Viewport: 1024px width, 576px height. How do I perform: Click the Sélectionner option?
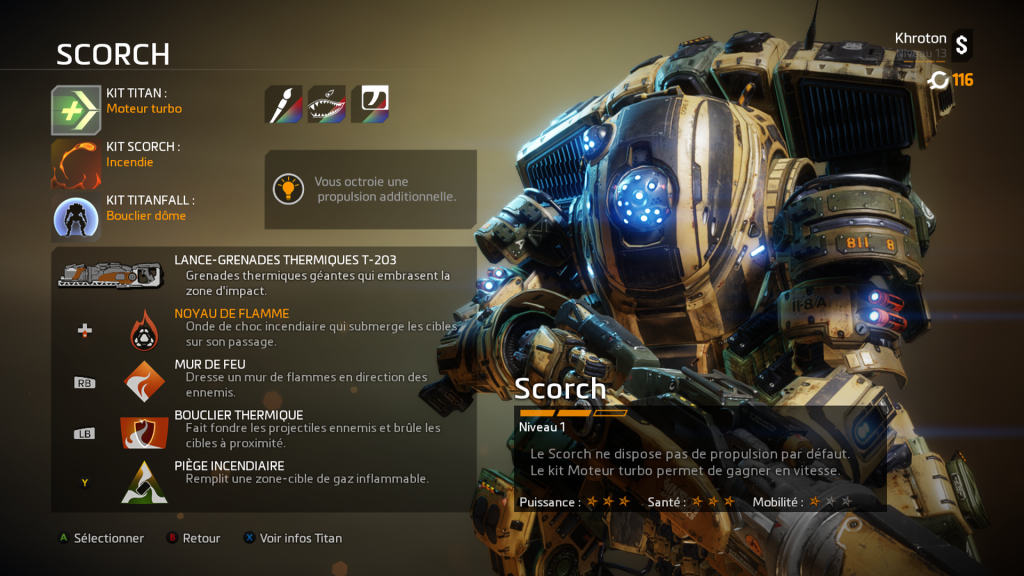100,538
